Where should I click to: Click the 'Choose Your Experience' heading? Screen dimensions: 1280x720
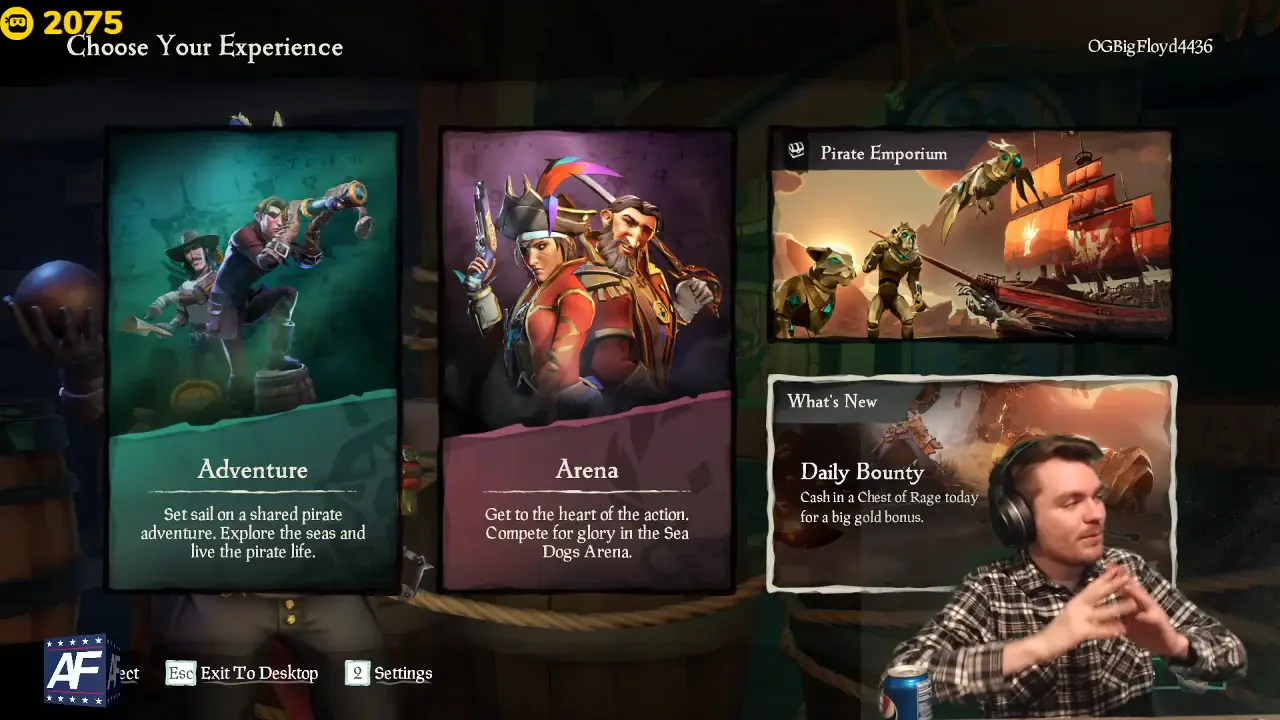[204, 46]
